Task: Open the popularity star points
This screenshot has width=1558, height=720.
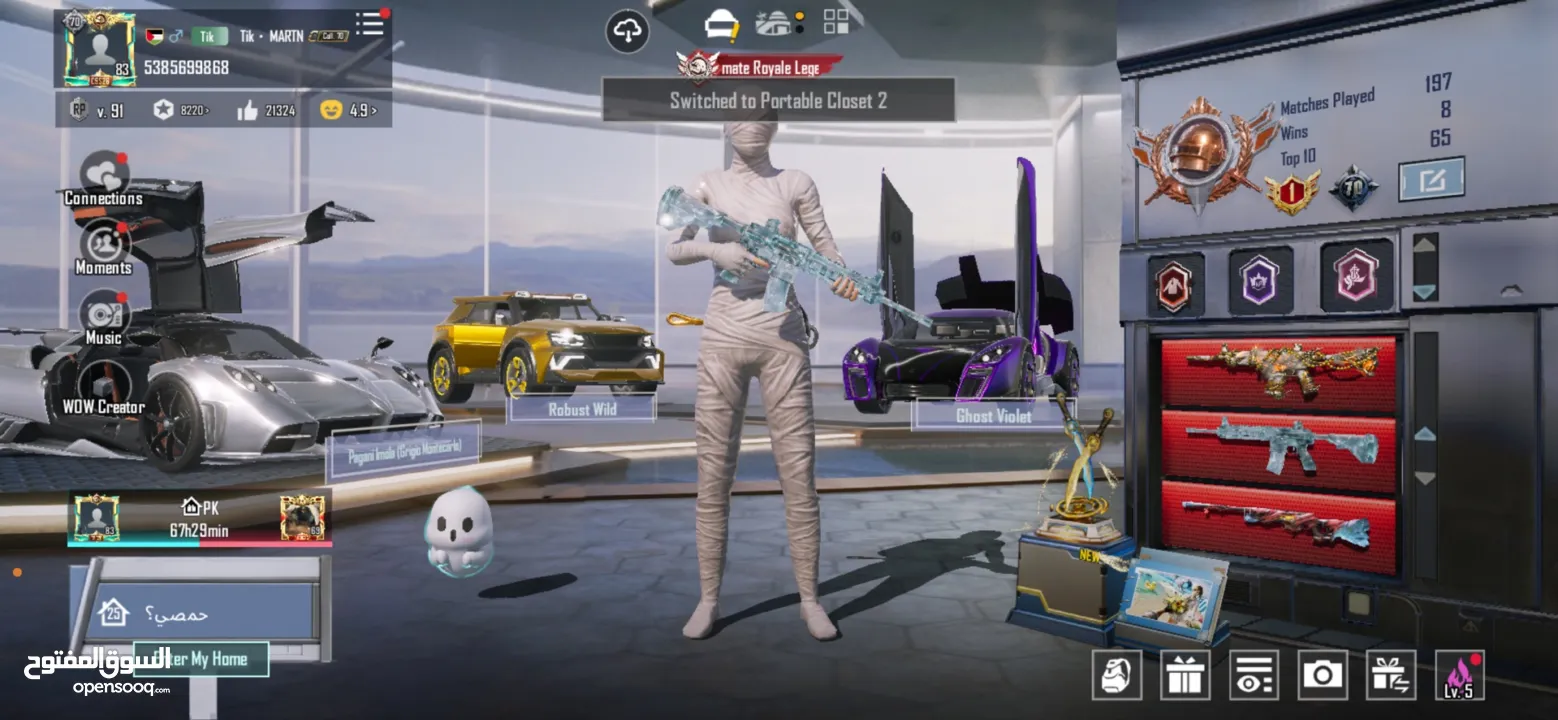Action: click(x=181, y=111)
